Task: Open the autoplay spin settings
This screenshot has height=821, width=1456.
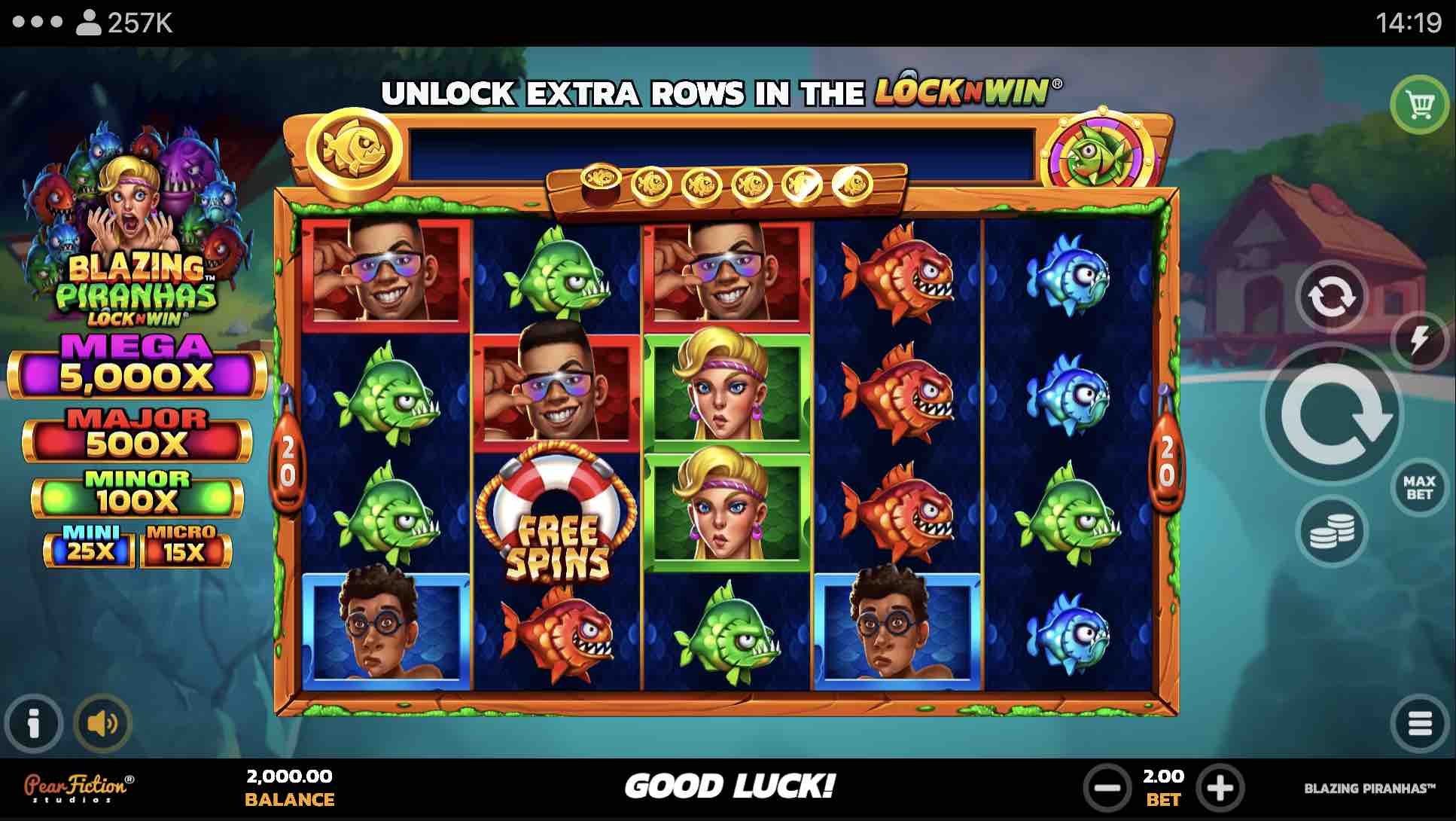Action: (x=1331, y=297)
